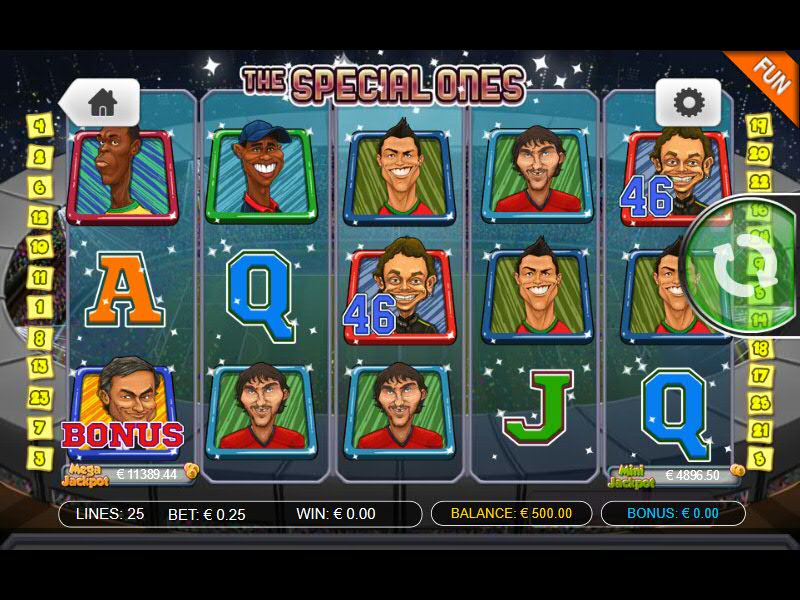The image size is (800, 600).
Task: View the Mini Jackpot panel
Action: (x=675, y=475)
